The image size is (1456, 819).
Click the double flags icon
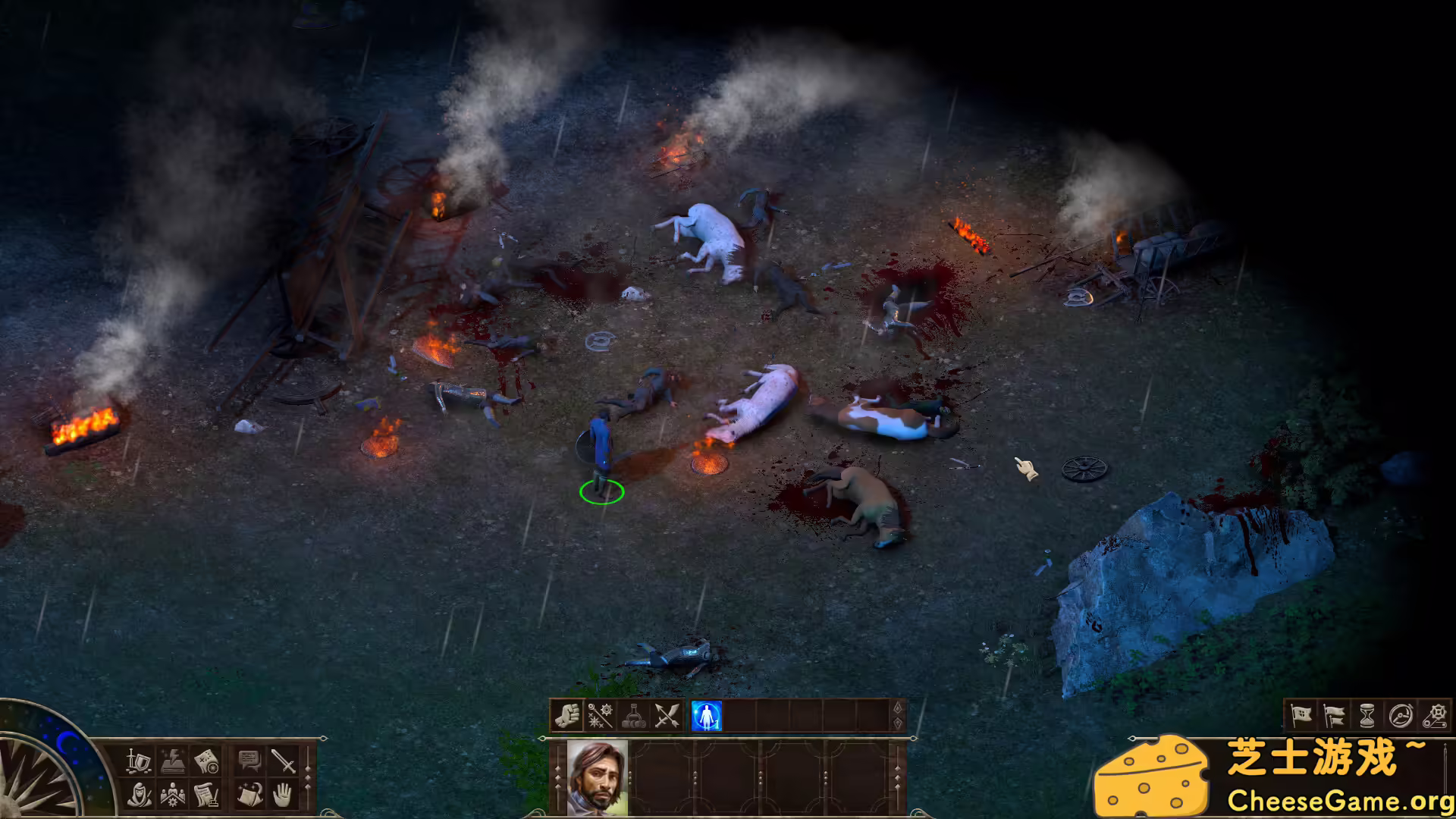point(1334,715)
